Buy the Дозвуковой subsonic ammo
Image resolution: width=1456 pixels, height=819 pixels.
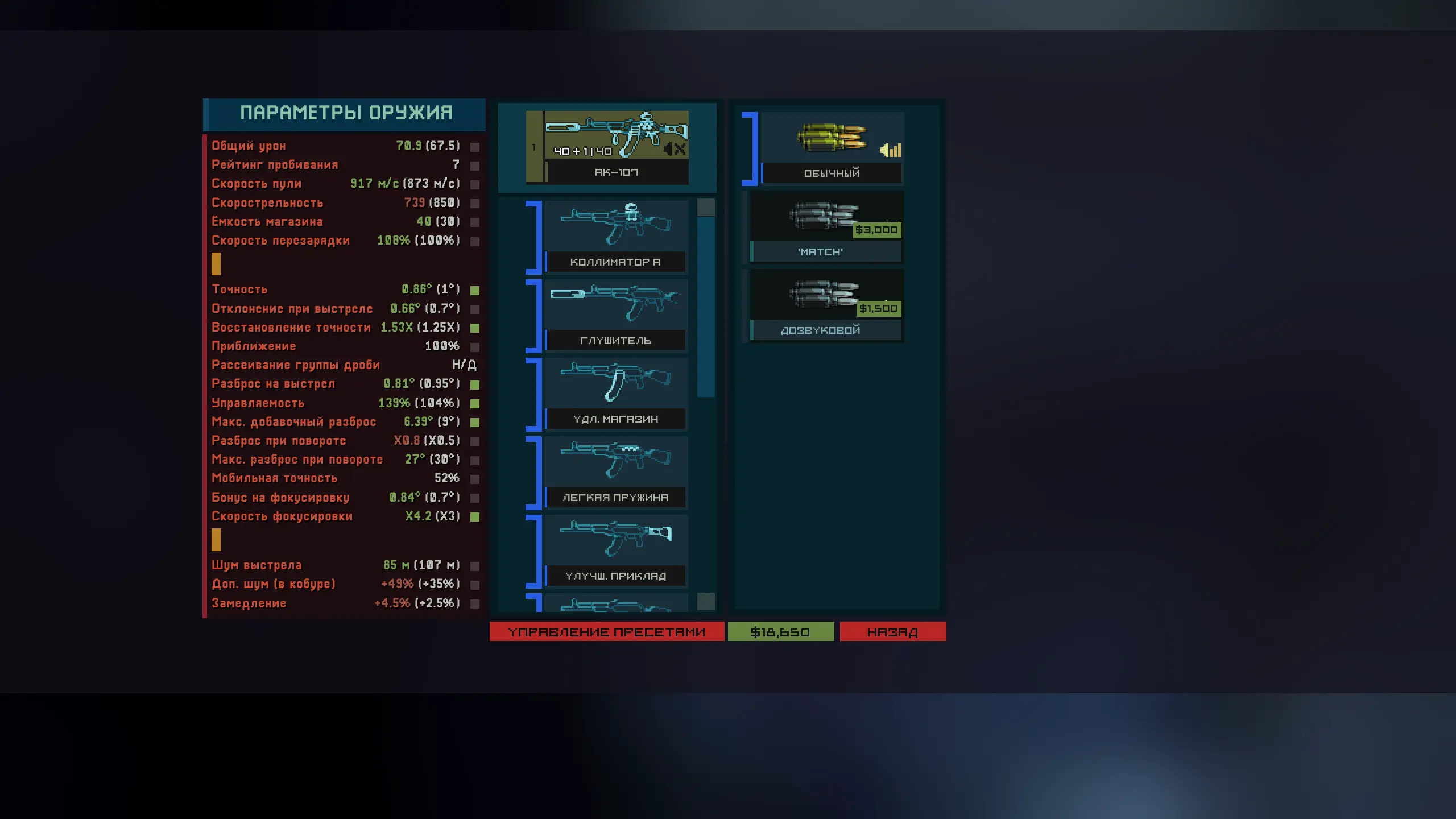tap(826, 305)
